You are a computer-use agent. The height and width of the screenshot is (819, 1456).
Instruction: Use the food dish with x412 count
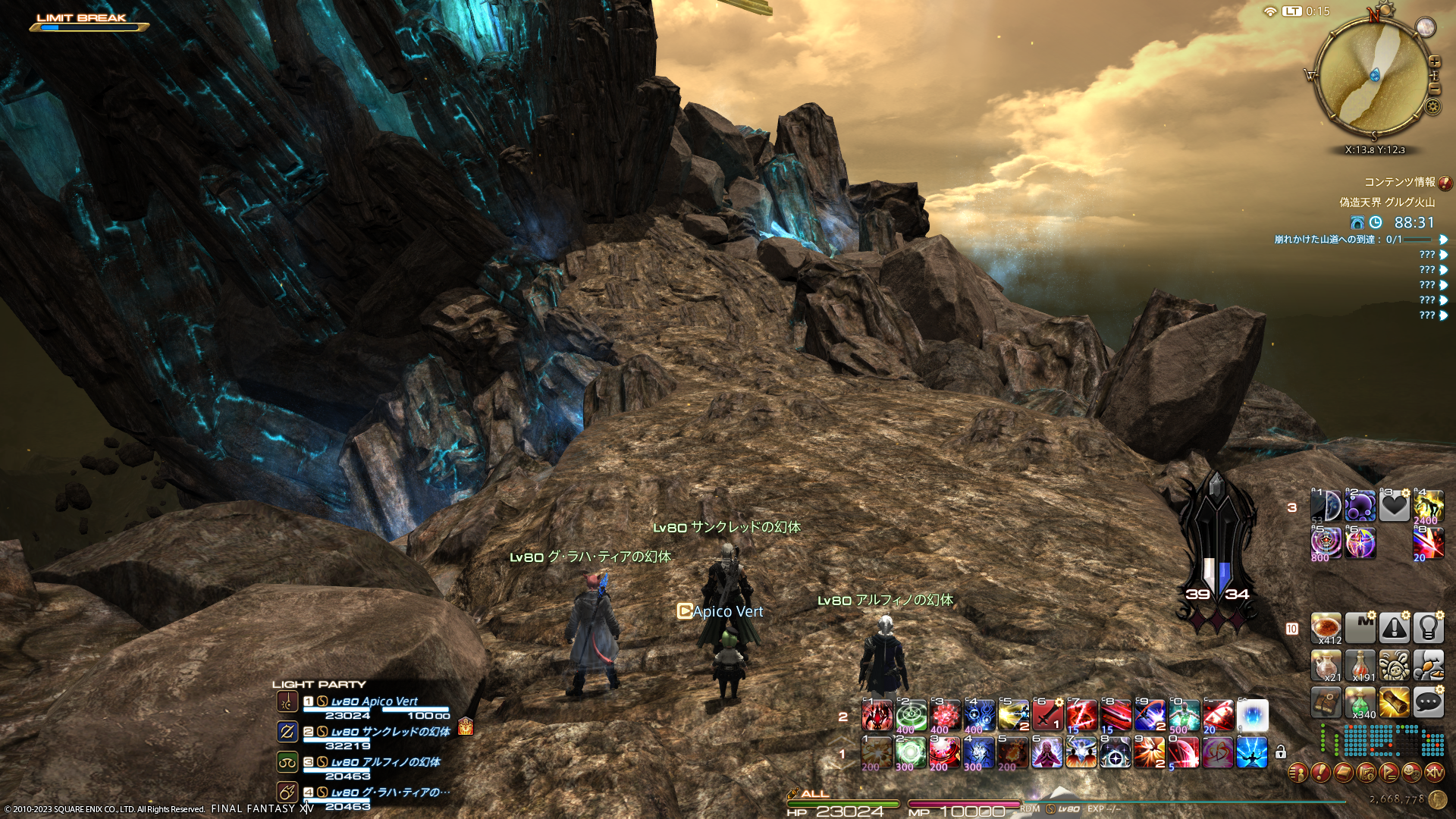(x=1326, y=628)
